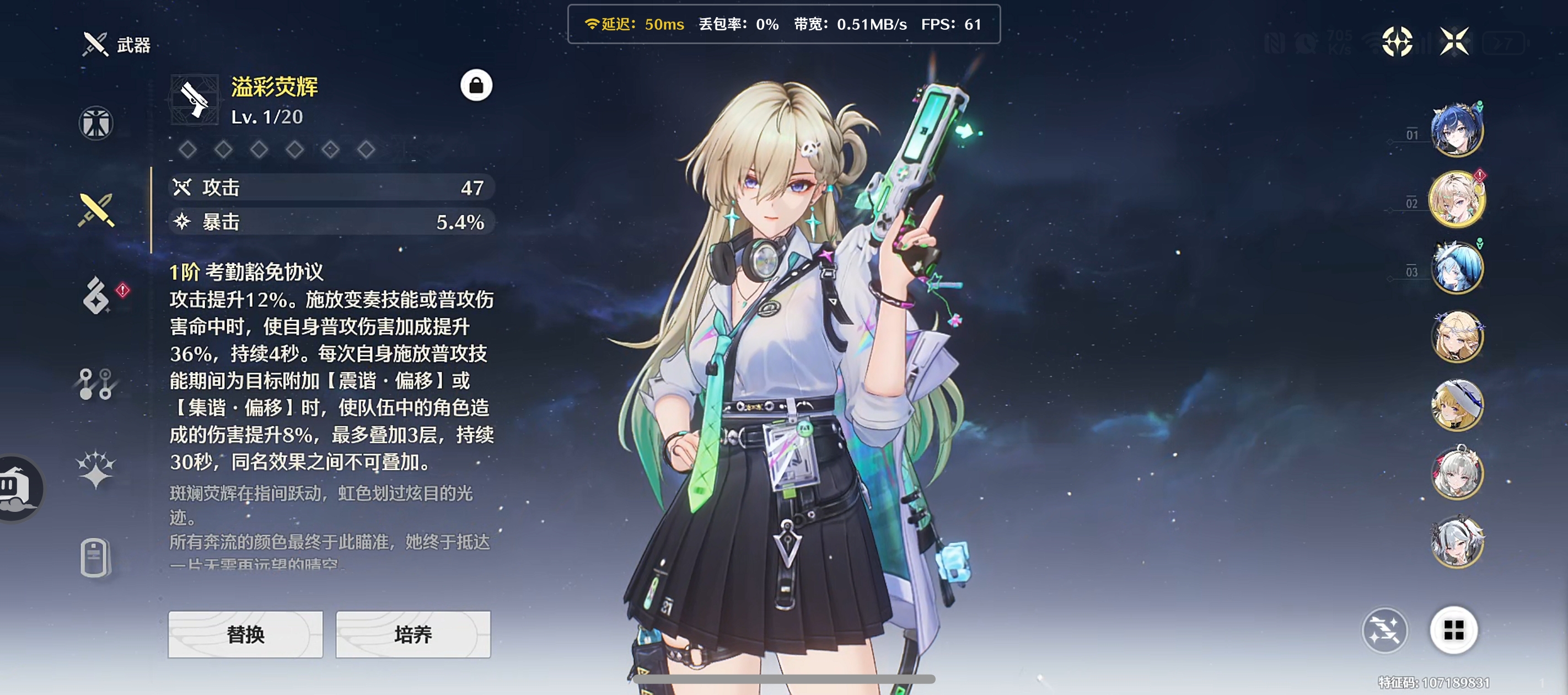Select the light-blue-haired character in slot 03
The image size is (1568, 695).
coord(1457,268)
